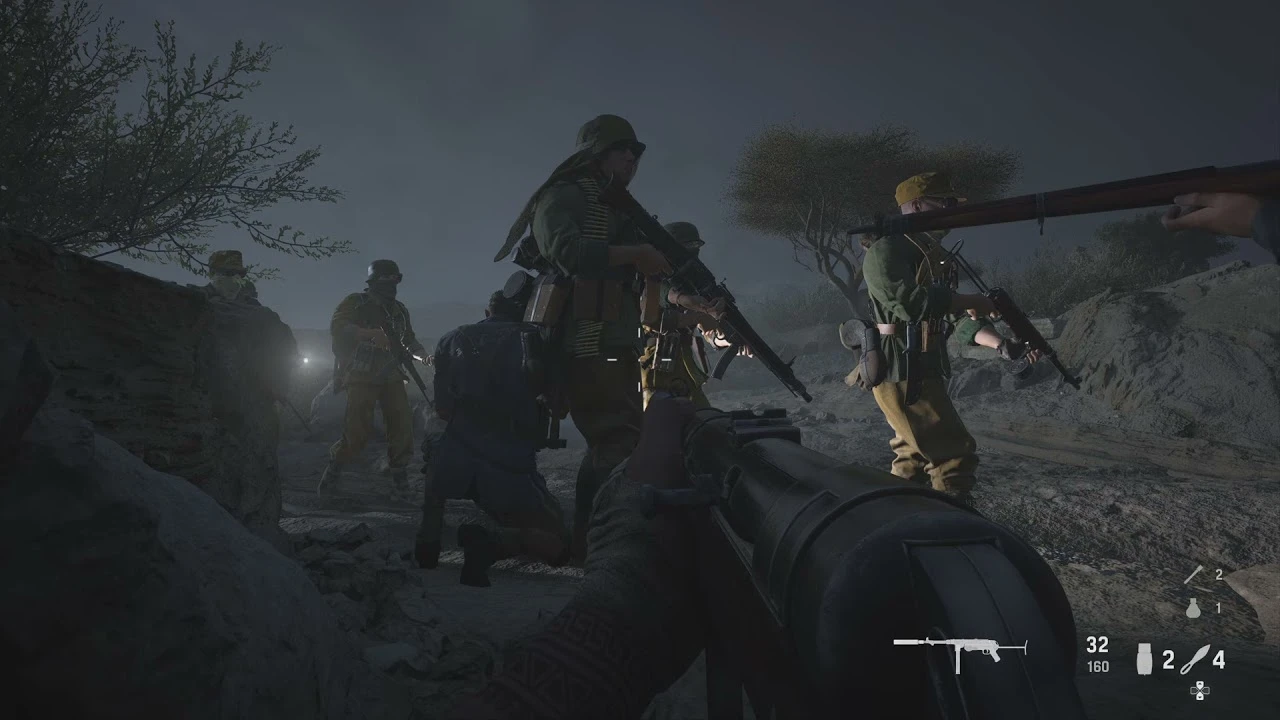Click the ammo counter reading 32

point(1097,644)
